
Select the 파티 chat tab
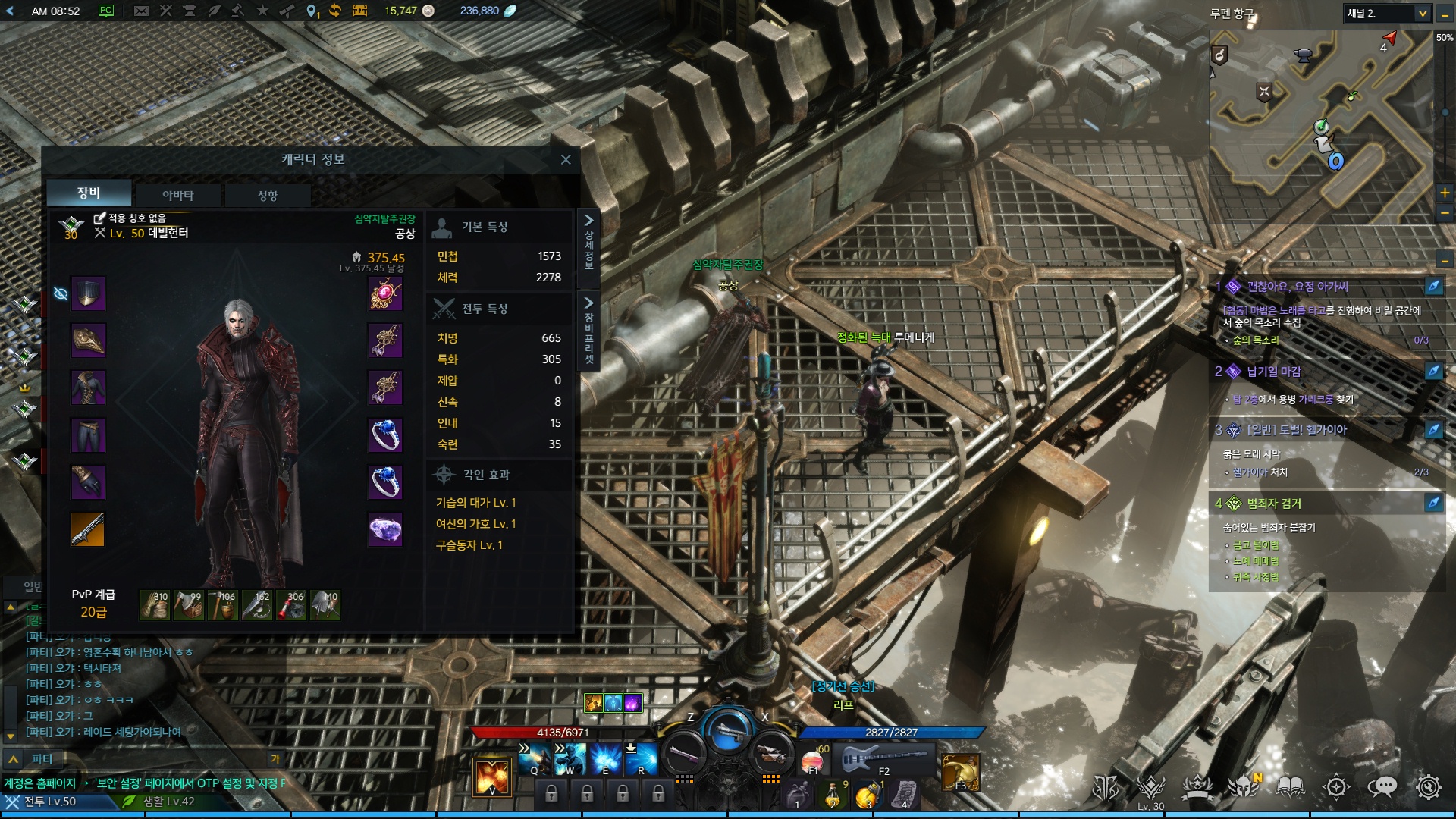[42, 758]
